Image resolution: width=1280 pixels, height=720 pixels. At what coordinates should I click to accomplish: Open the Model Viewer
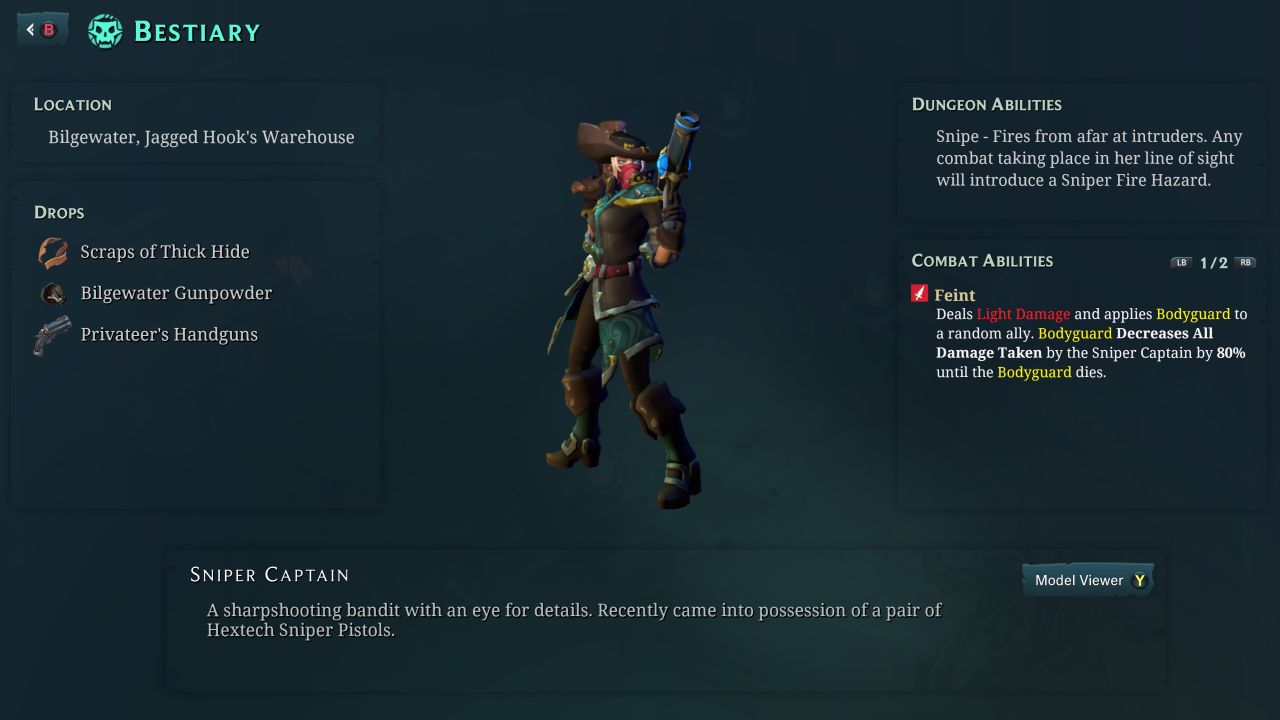click(x=1088, y=580)
